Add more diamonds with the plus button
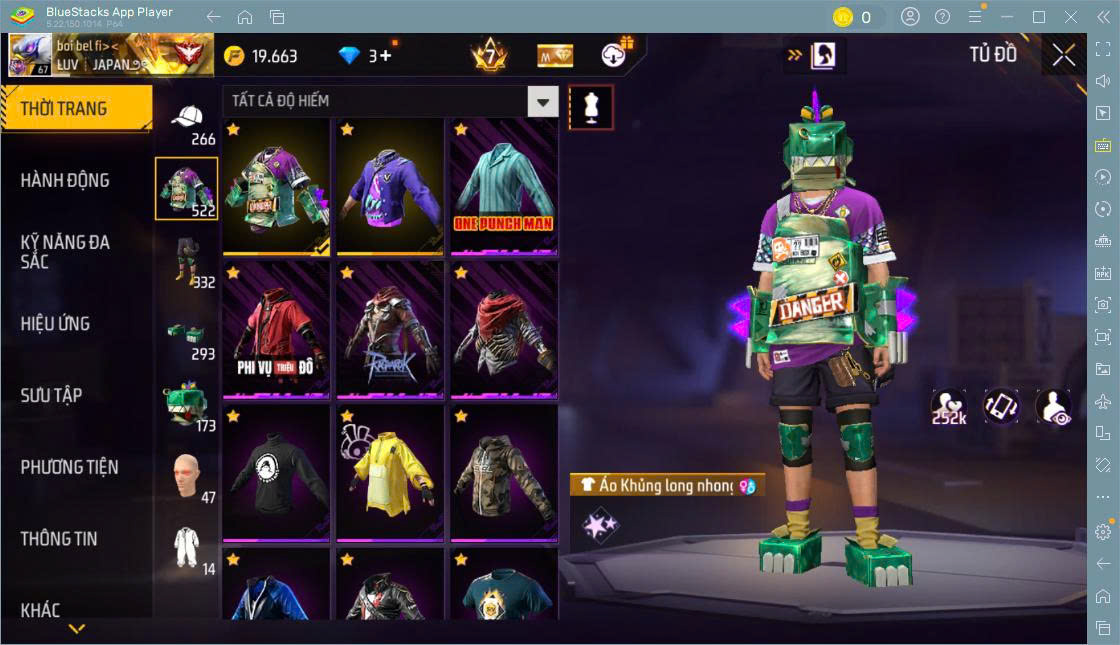Screen dimensions: 1120x645 (387, 56)
